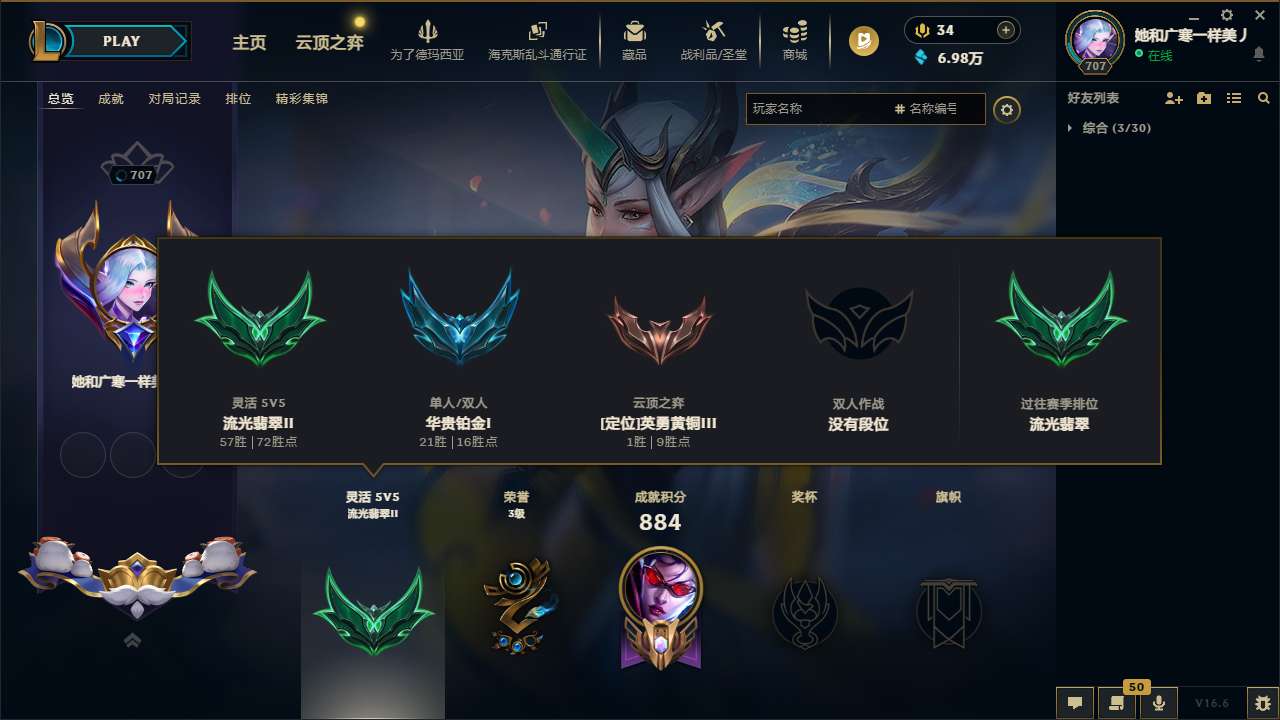Open the friends list view options icon
This screenshot has width=1280, height=720.
pos(1233,97)
